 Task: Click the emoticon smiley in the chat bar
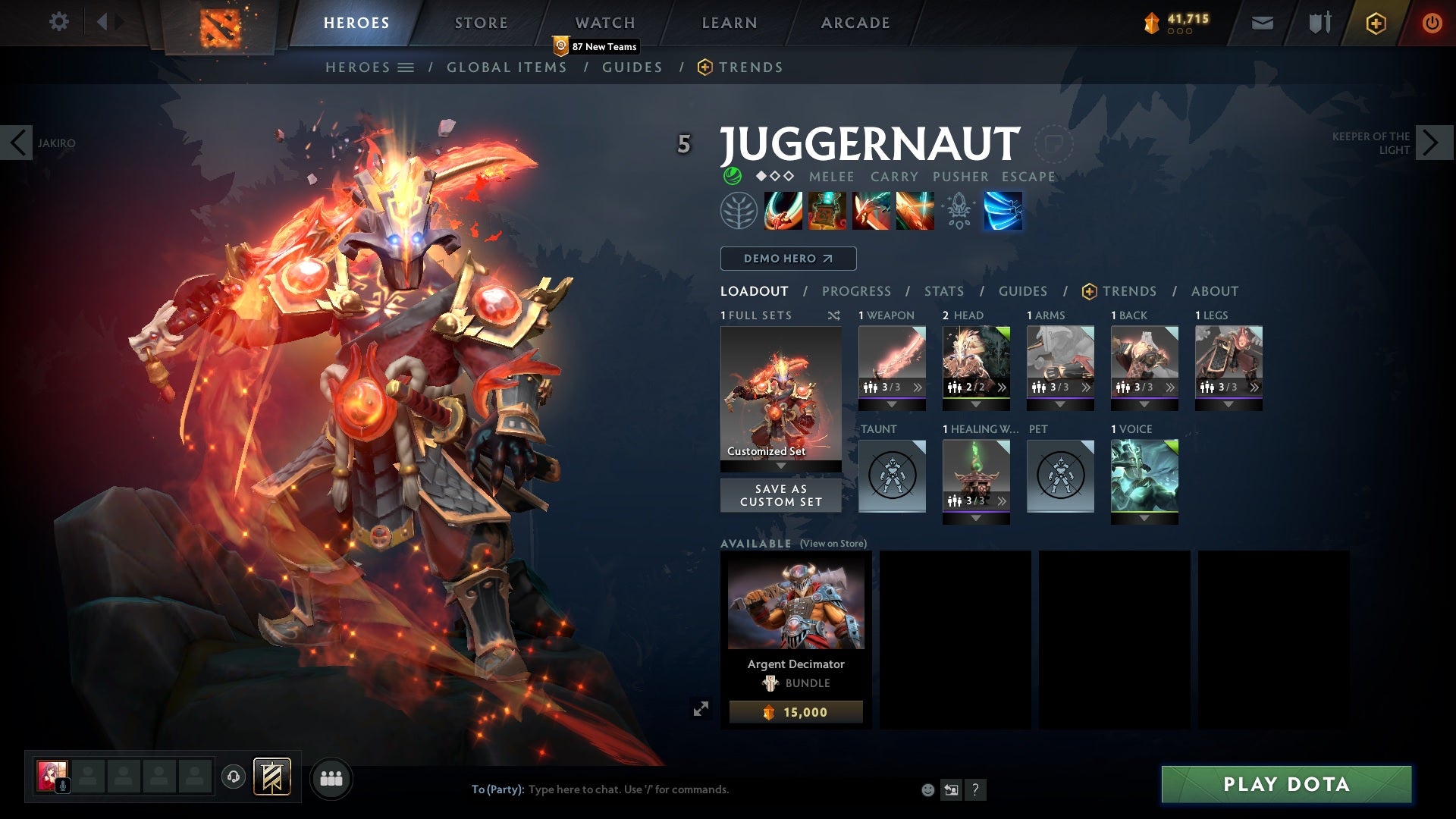pyautogui.click(x=927, y=789)
